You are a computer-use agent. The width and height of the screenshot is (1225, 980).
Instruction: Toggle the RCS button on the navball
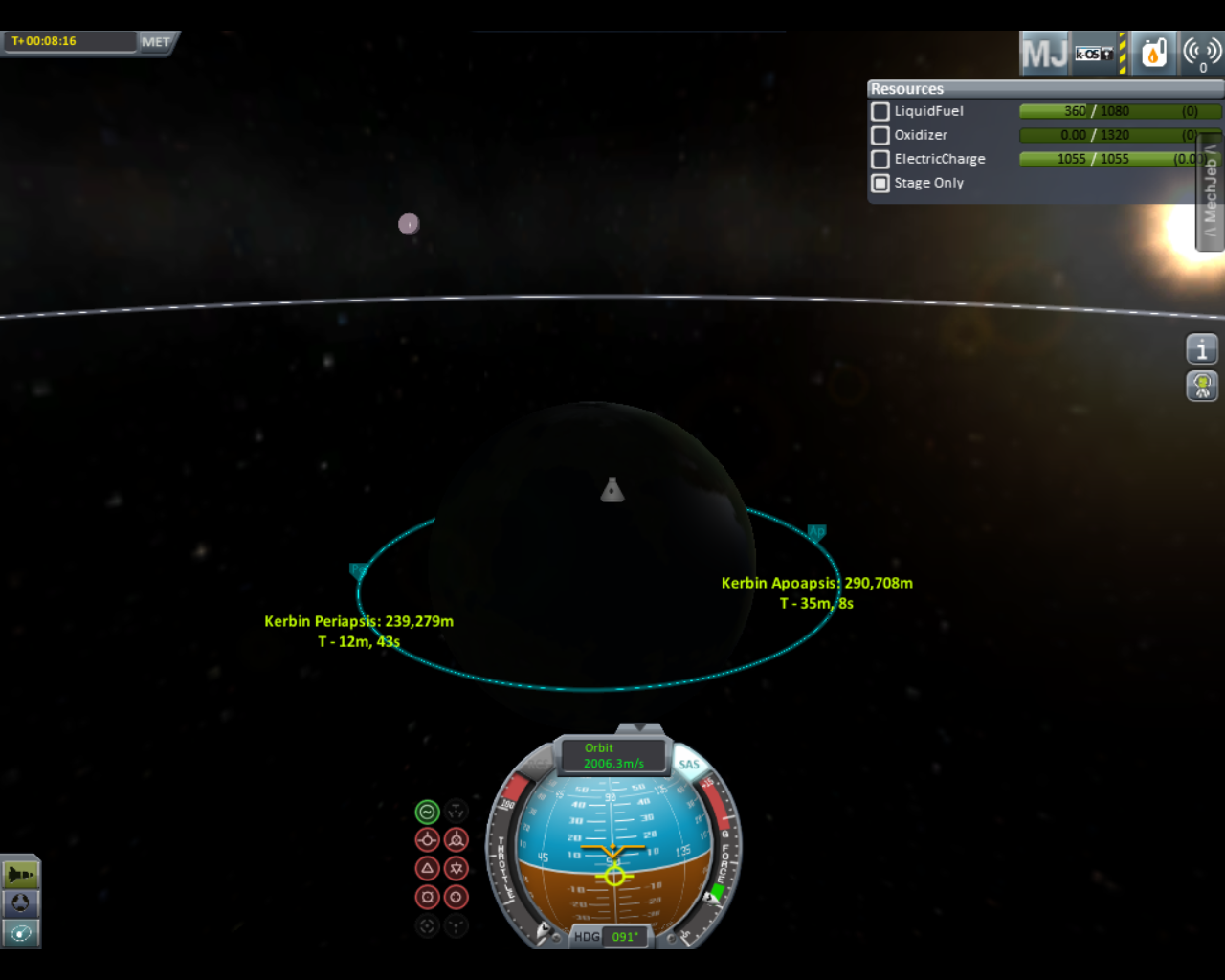[x=536, y=764]
